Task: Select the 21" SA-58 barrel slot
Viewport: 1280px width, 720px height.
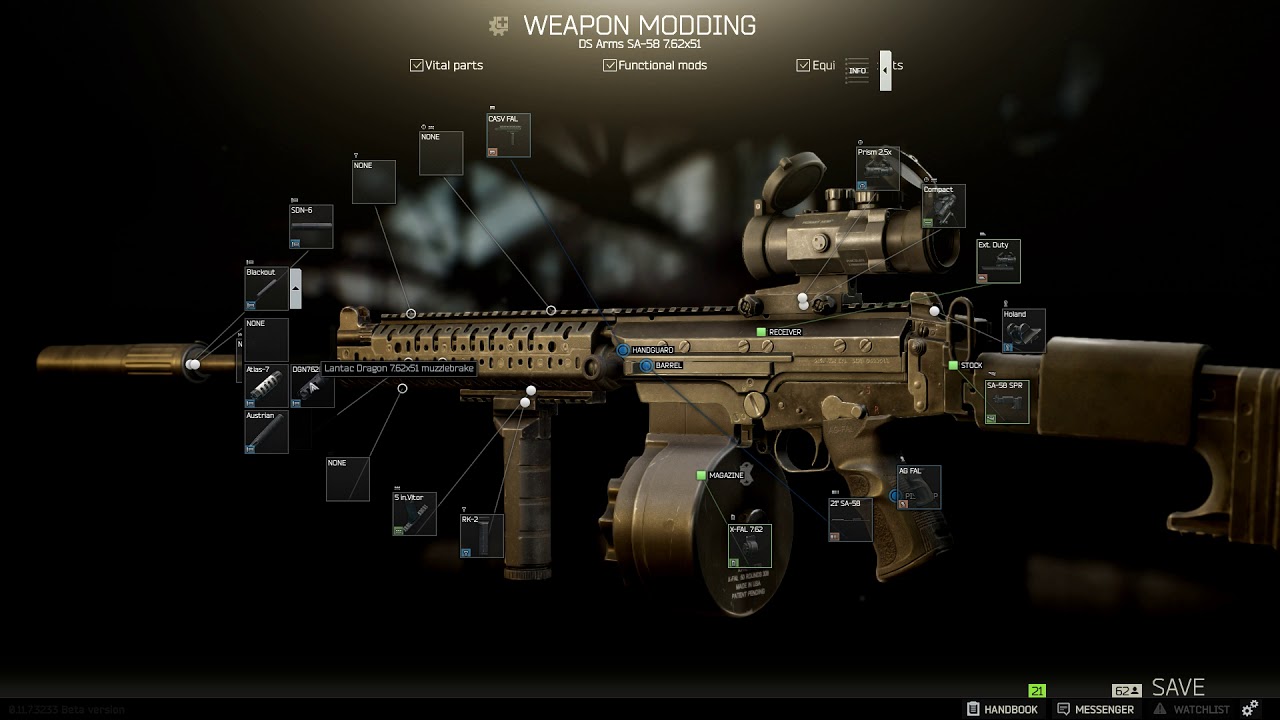Action: click(850, 520)
